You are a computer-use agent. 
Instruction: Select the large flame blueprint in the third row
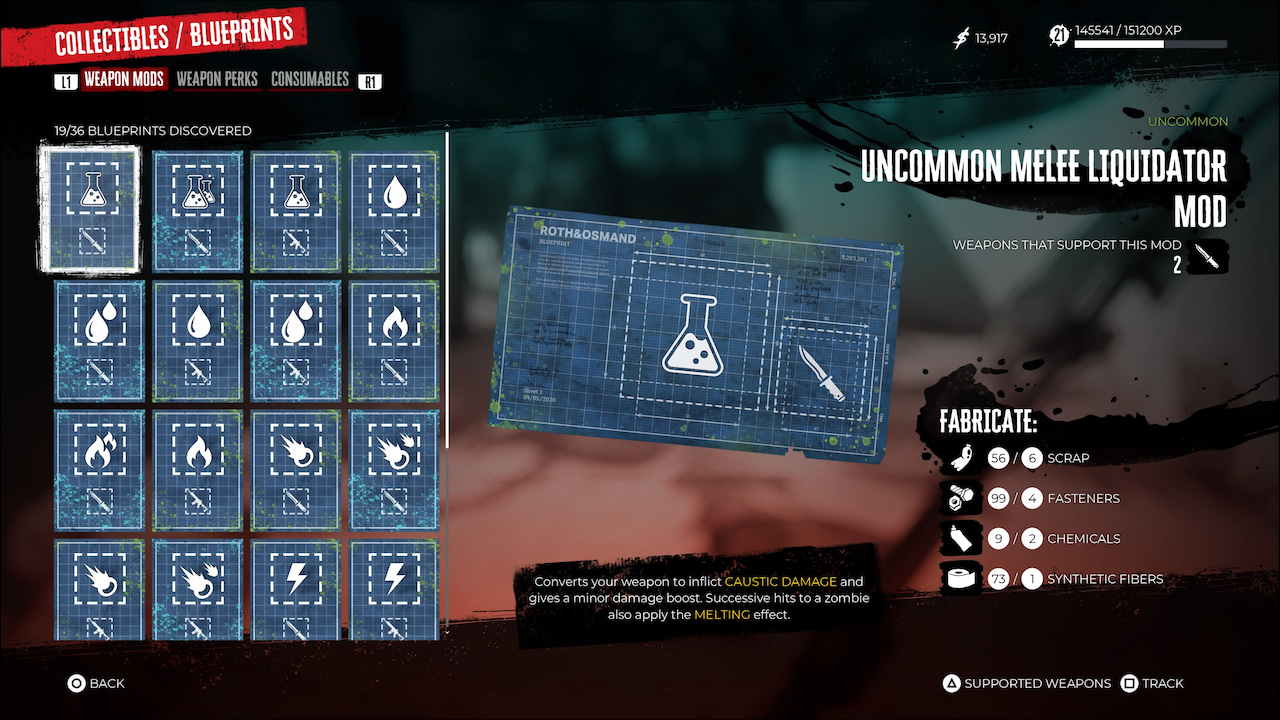pos(196,468)
